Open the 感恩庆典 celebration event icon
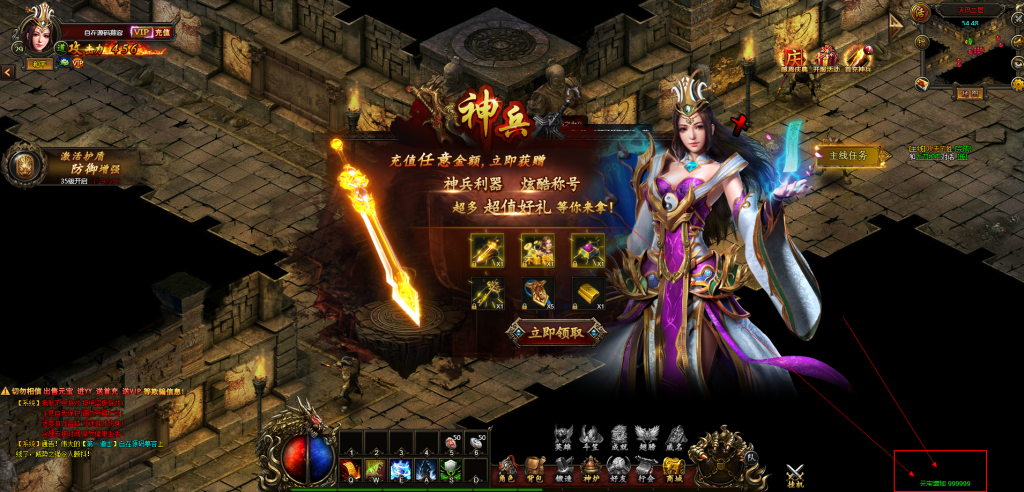The height and width of the screenshot is (492, 1024). [x=794, y=58]
